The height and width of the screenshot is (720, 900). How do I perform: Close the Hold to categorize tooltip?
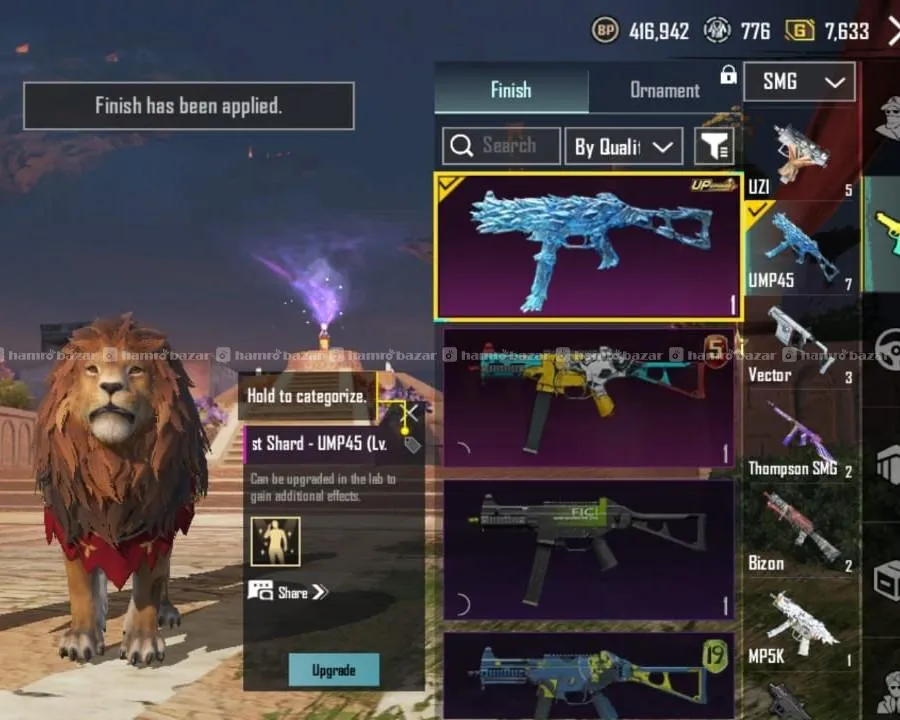coord(410,412)
